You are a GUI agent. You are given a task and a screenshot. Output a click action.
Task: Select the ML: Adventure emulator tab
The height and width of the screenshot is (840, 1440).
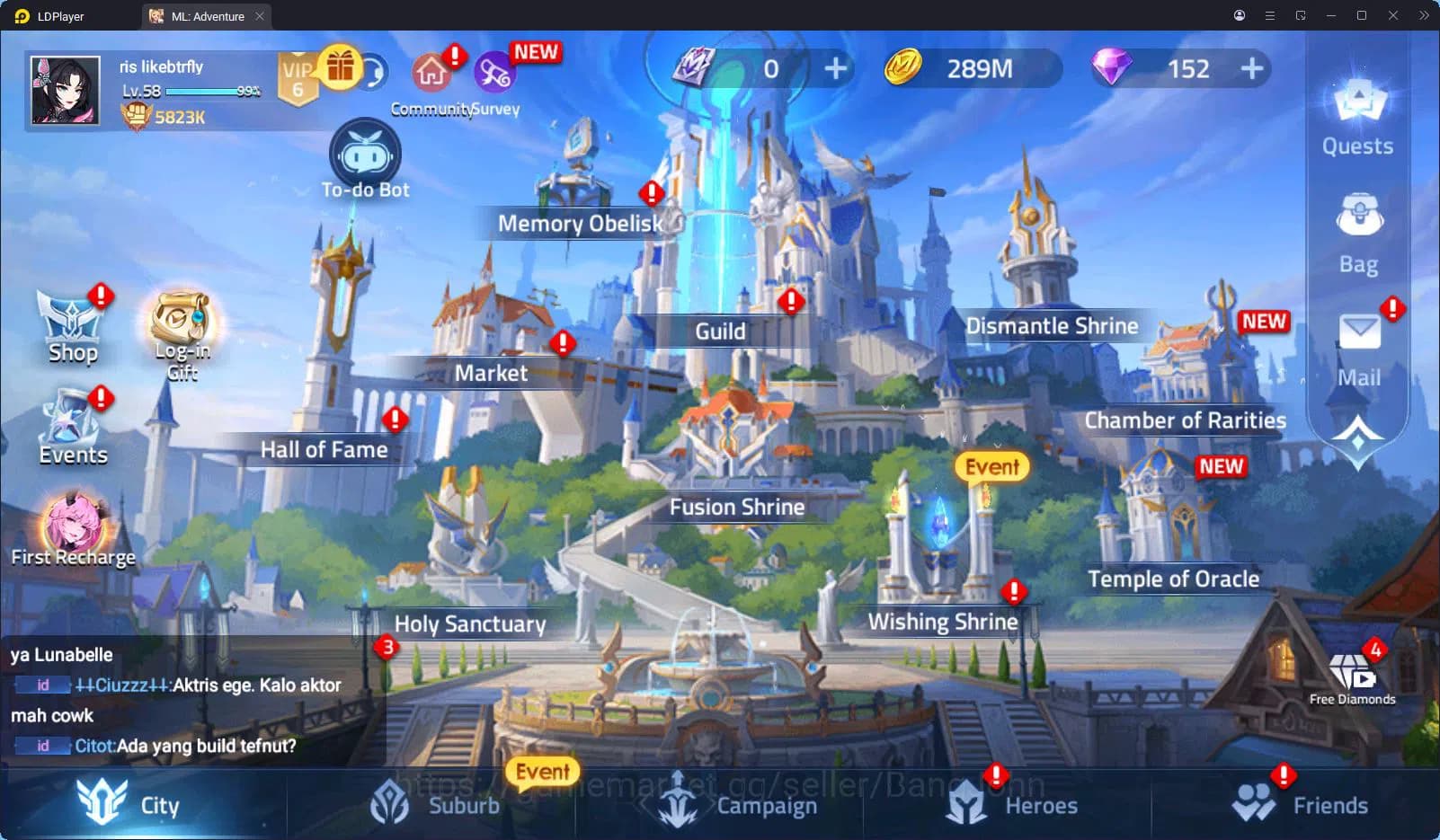click(205, 15)
